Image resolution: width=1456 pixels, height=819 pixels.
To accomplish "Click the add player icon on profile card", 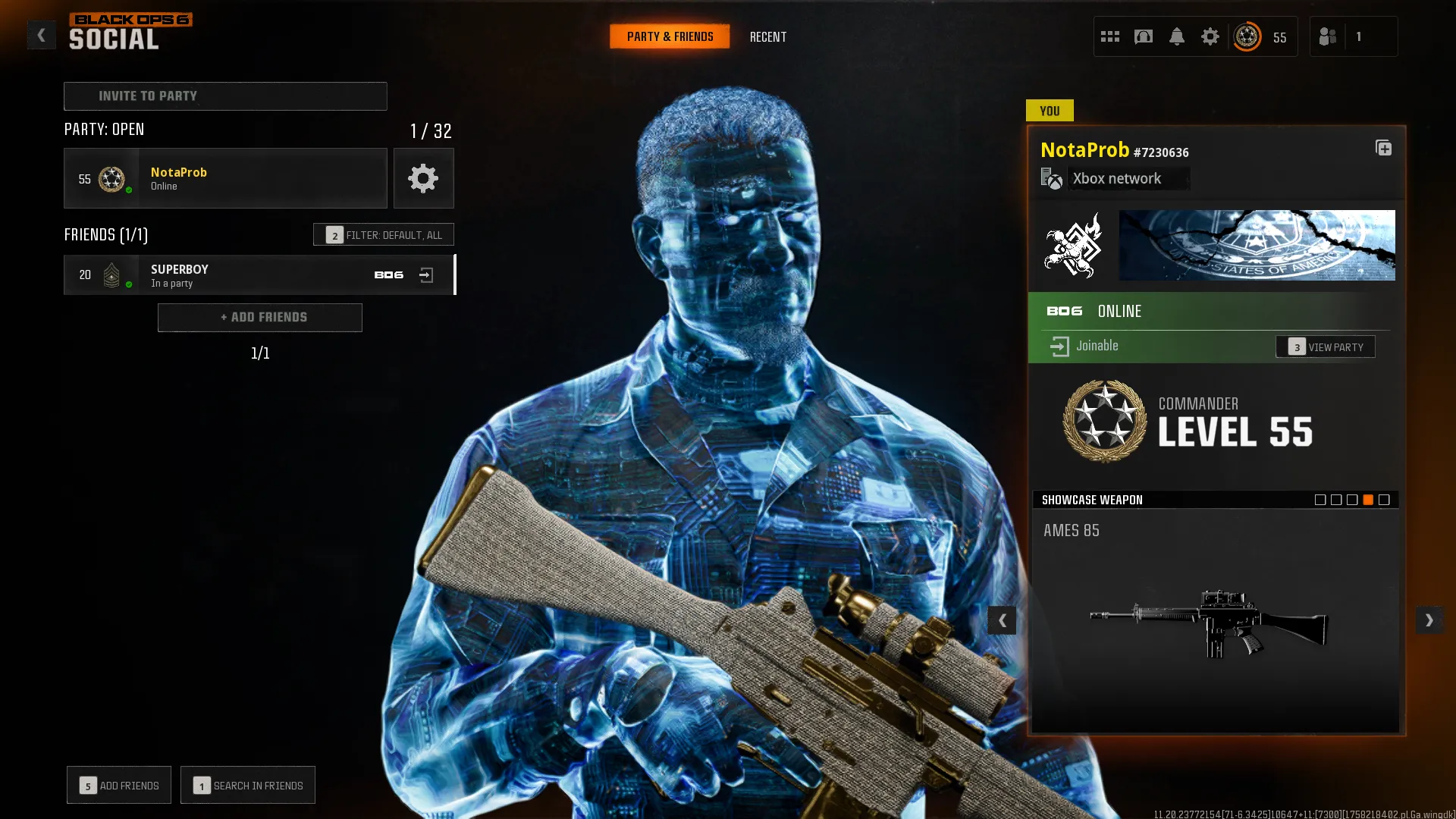I will pyautogui.click(x=1385, y=149).
